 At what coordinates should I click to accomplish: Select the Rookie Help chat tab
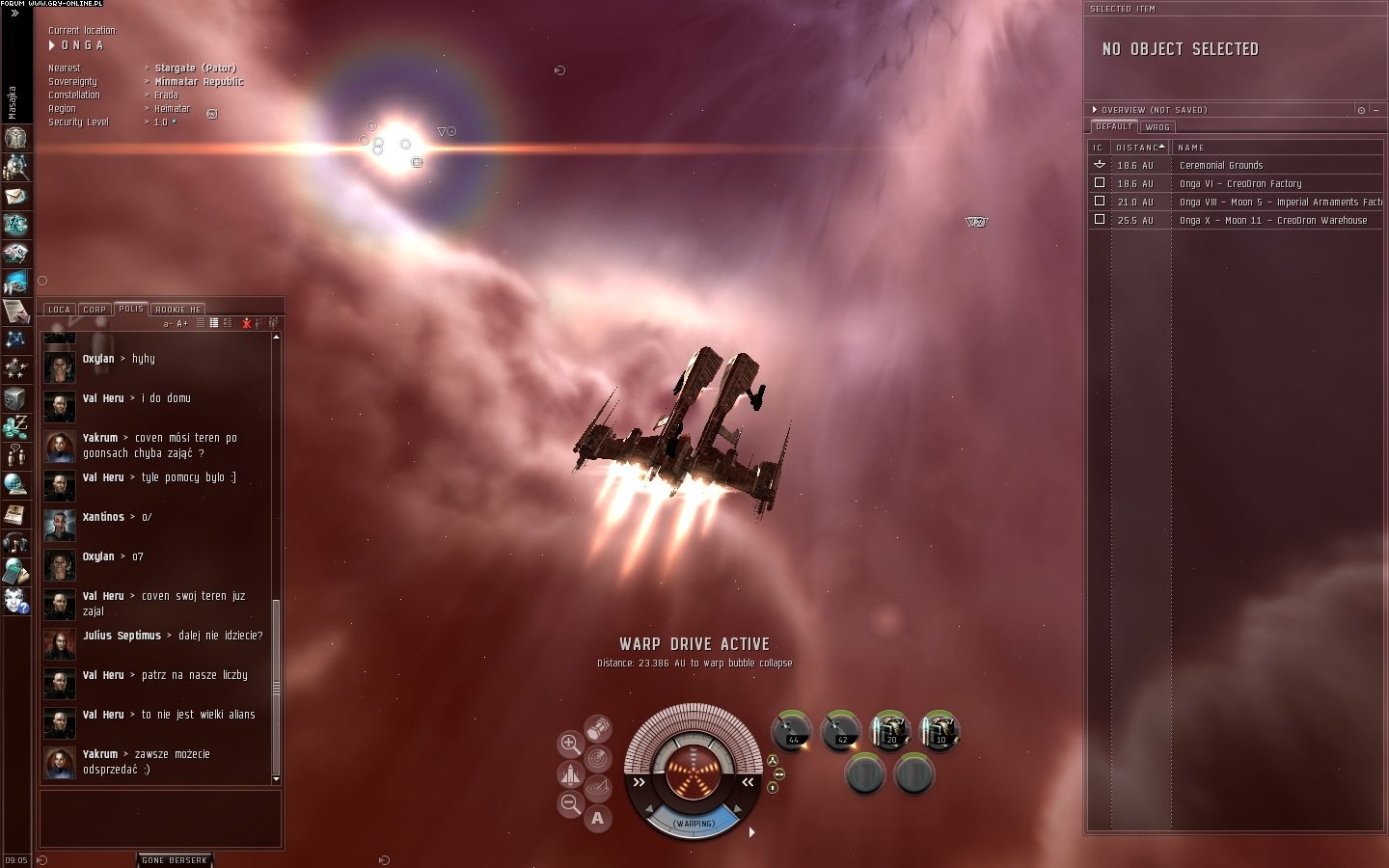pos(177,310)
